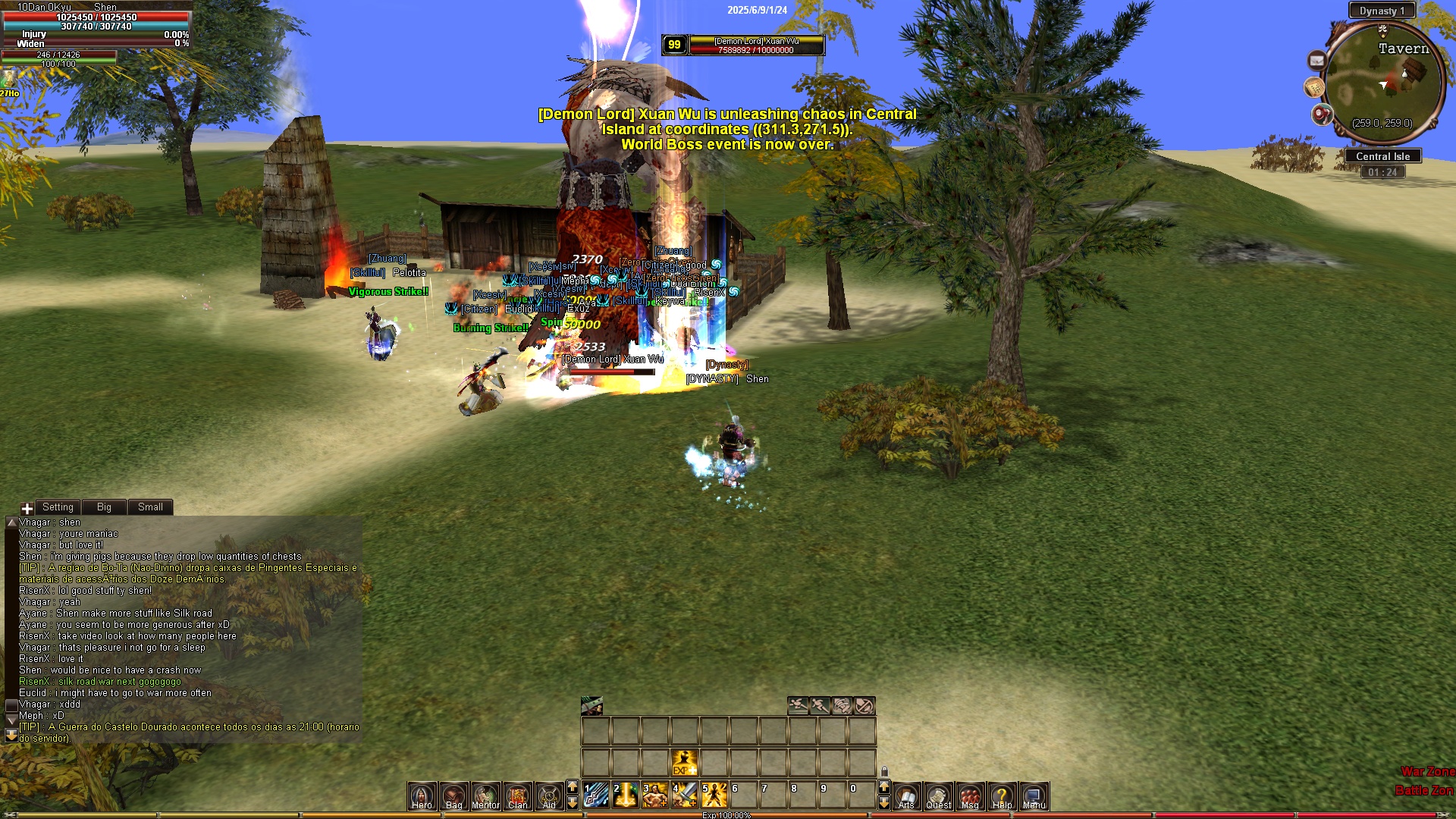Open the Msg messages panel

[970, 796]
